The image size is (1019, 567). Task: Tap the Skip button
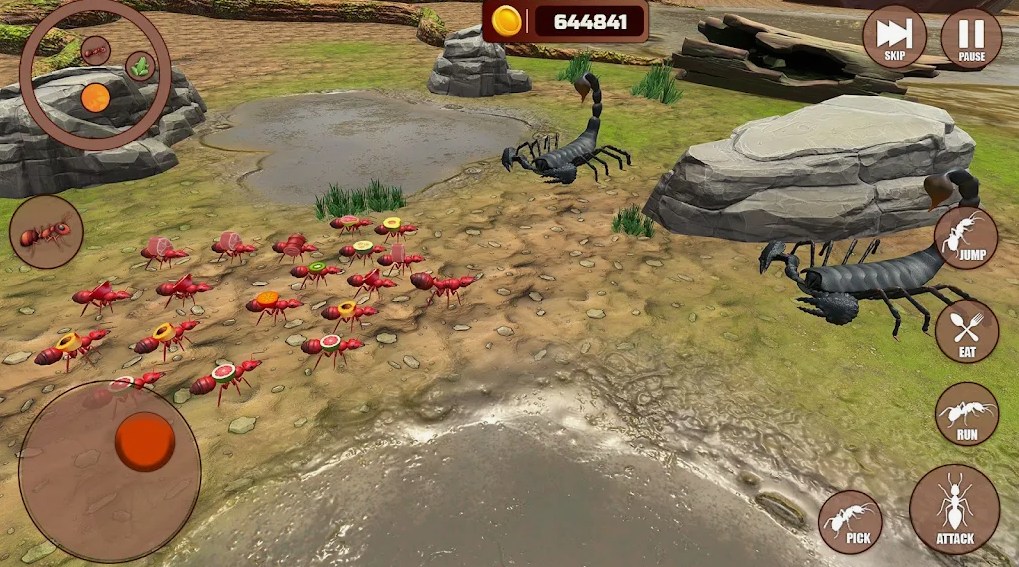894,38
